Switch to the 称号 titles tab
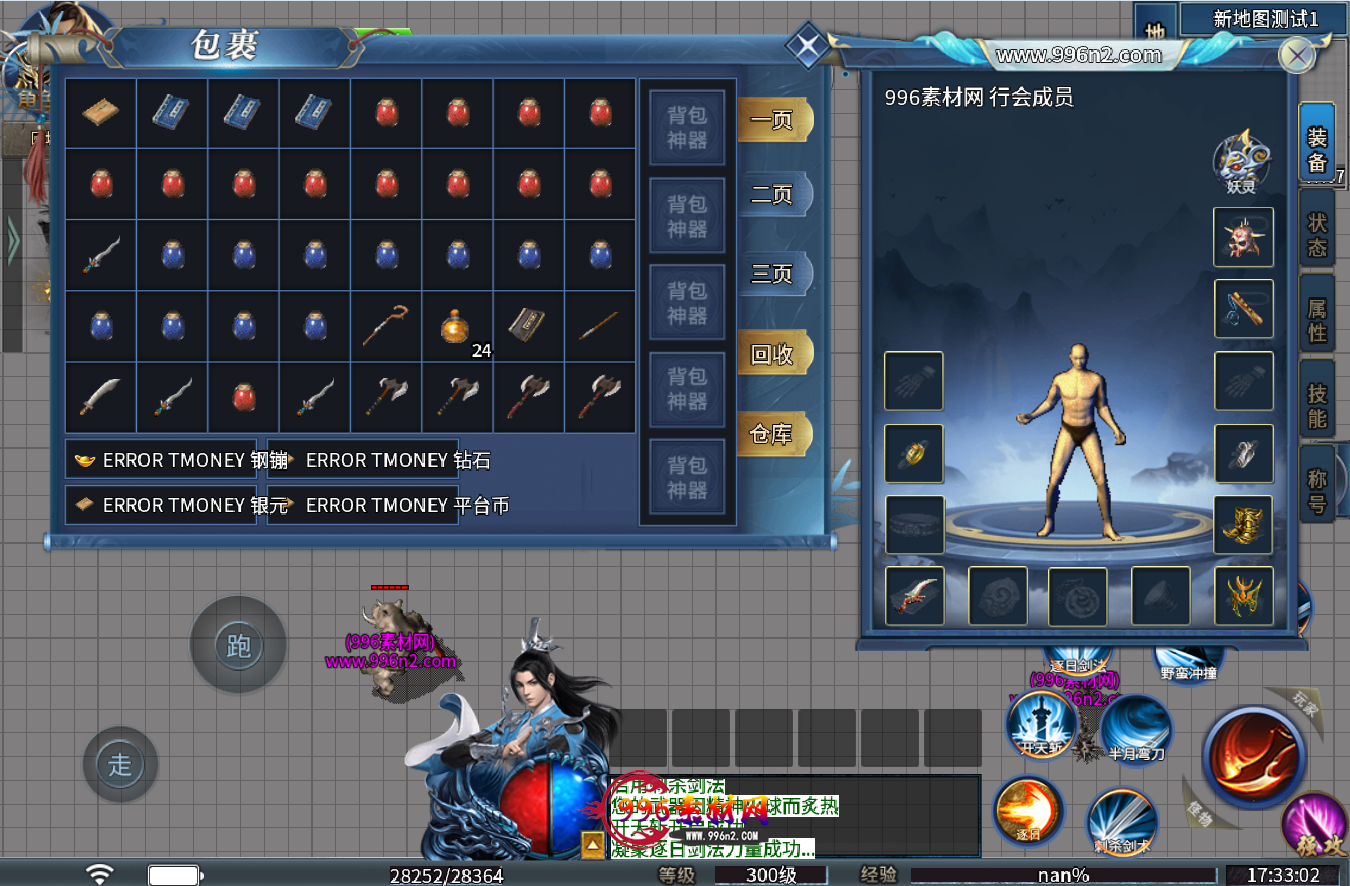 coord(1317,492)
